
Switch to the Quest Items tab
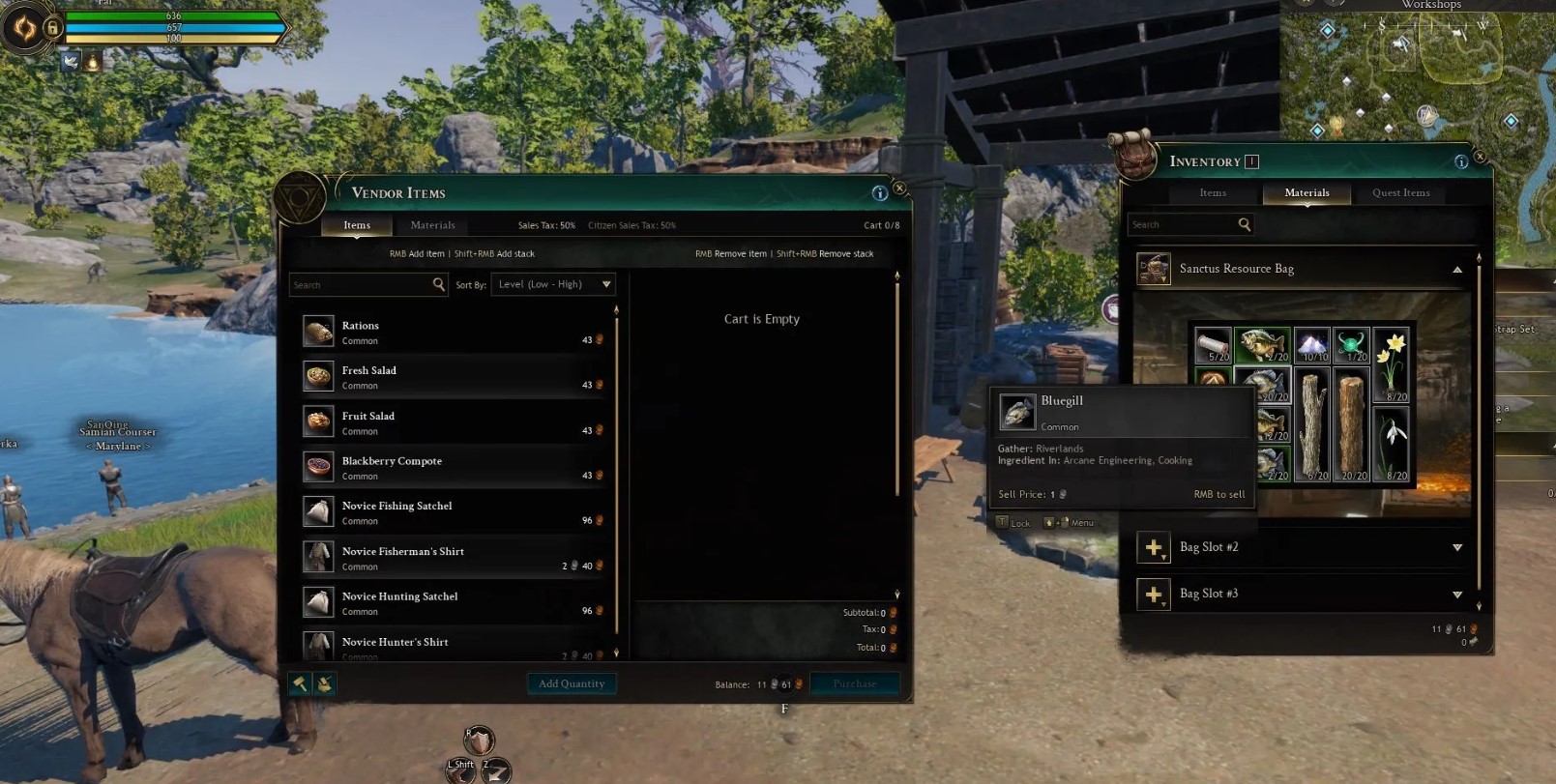(x=1400, y=193)
